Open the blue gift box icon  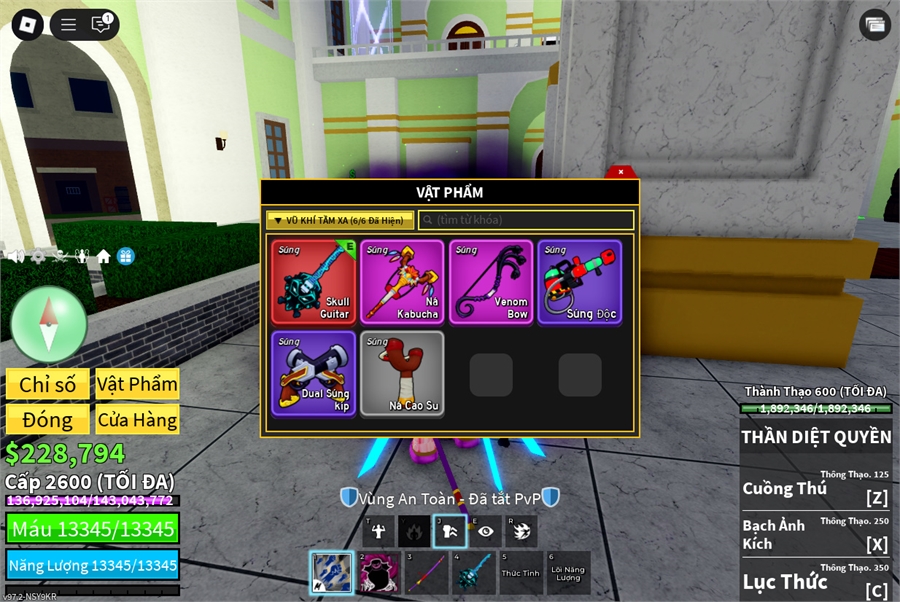tap(125, 257)
